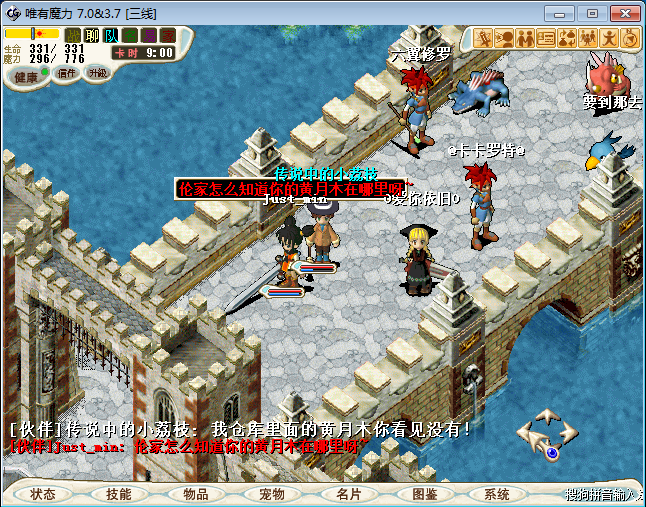The height and width of the screenshot is (507, 646).
Task: Close the game window
Action: pos(621,12)
